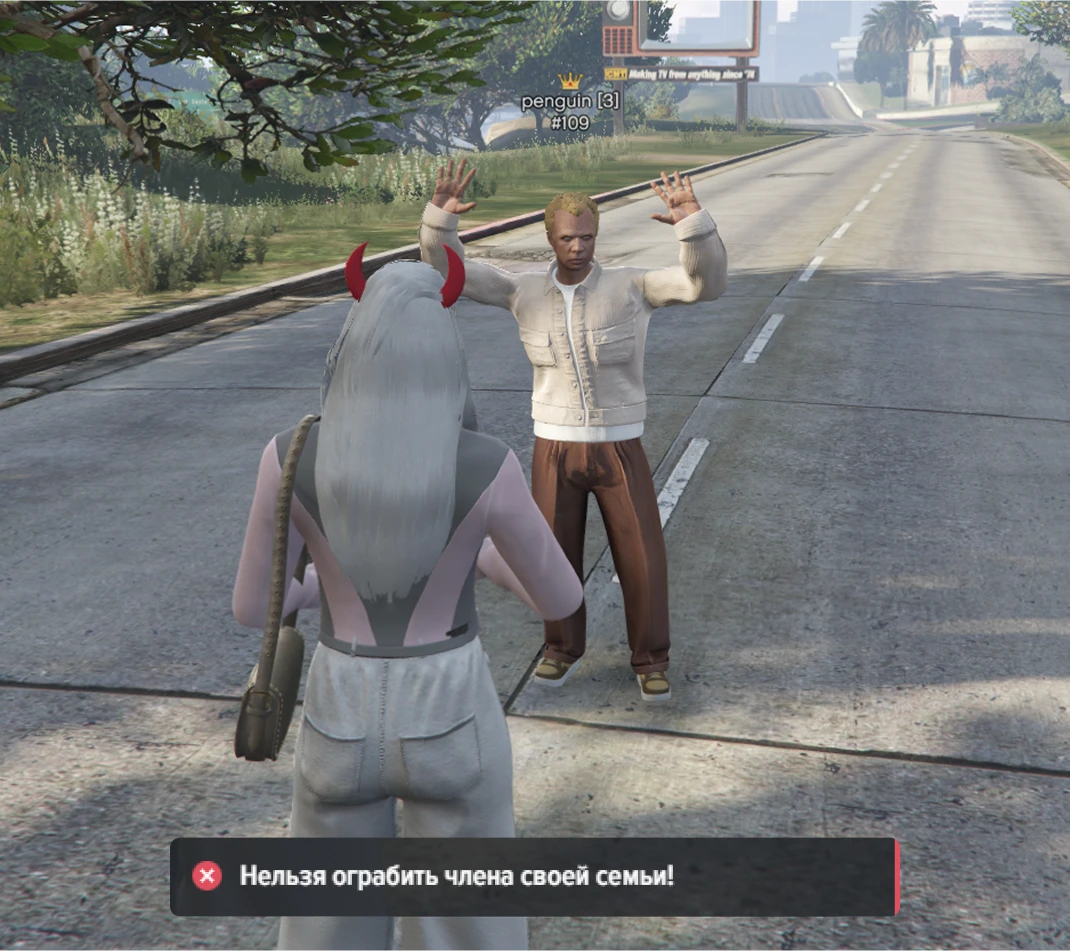1070x951 pixels.
Task: Select the "Нельзя ограбить члена своей семьи!" notification banner
Action: 534,877
